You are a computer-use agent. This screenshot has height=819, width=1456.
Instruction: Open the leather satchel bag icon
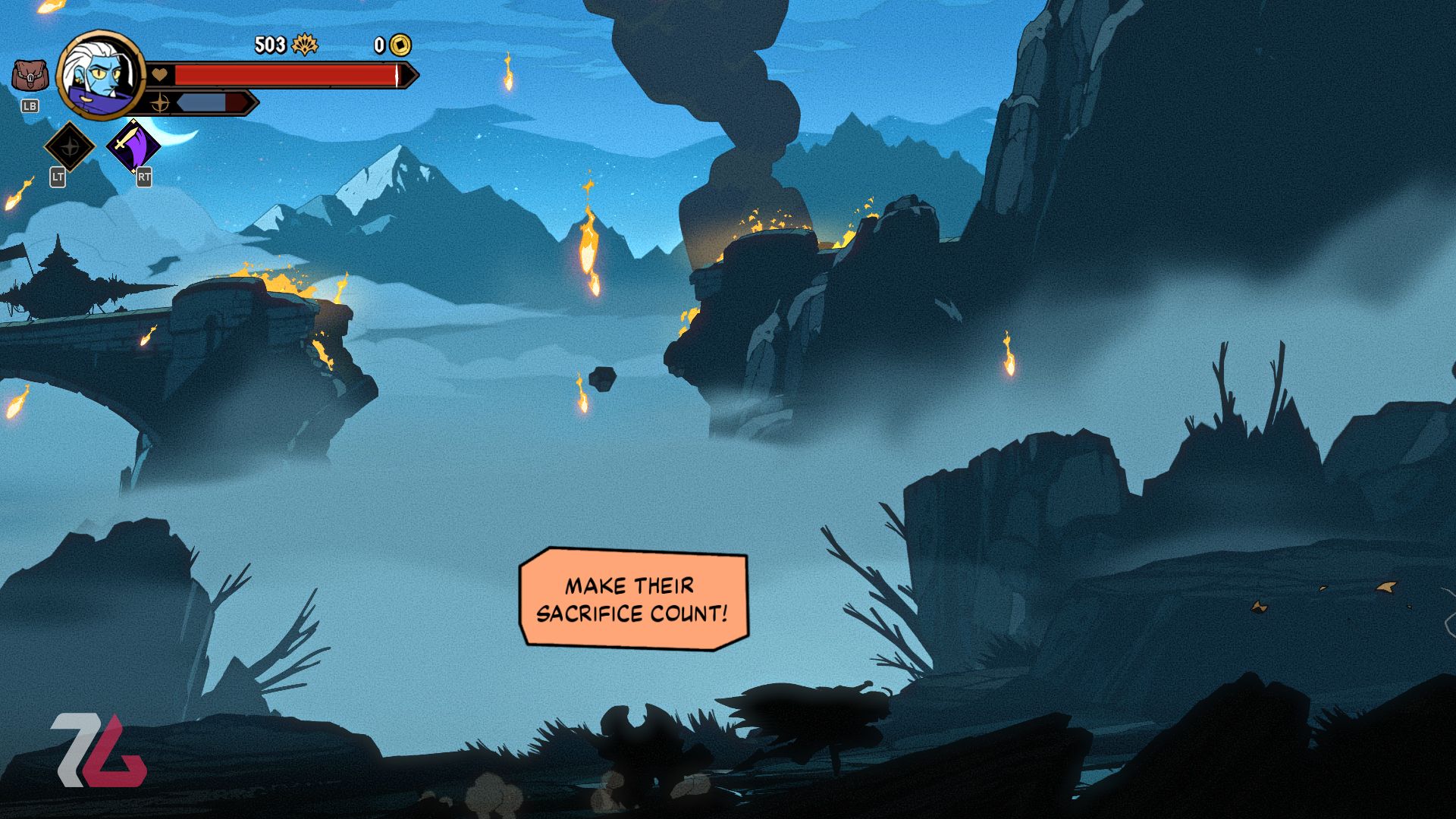pyautogui.click(x=30, y=77)
